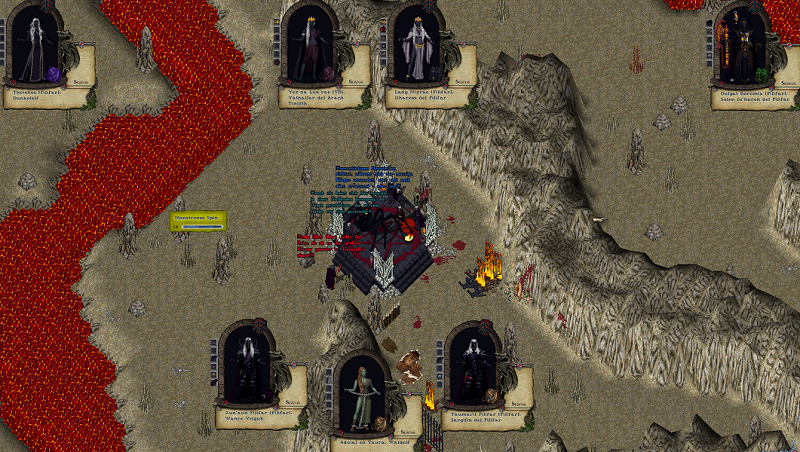The width and height of the screenshot is (800, 452).
Task: Click Status on Yathallar del Arach paperdoll
Action: pyautogui.click(x=353, y=80)
